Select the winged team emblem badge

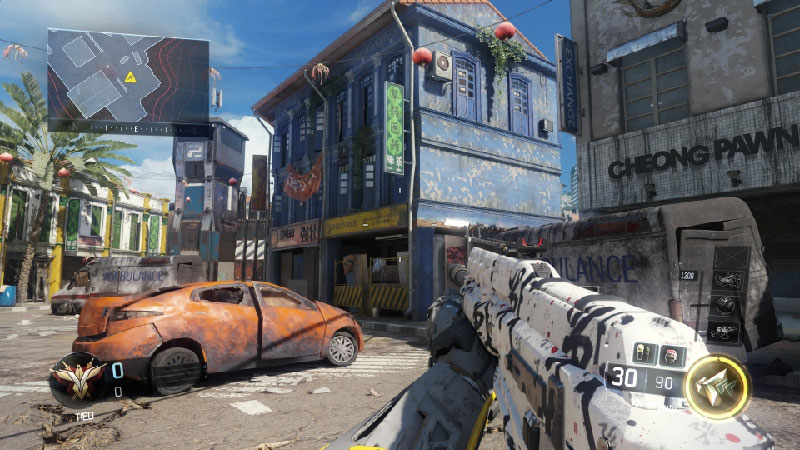78,380
